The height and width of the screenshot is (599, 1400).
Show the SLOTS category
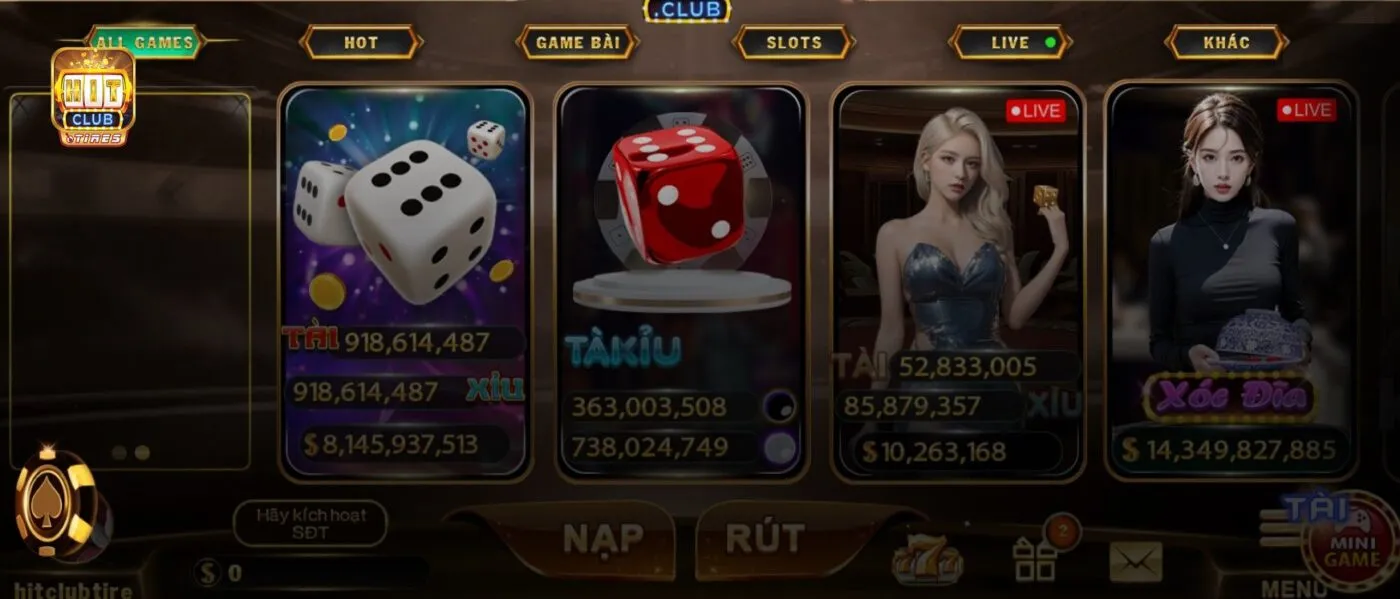pos(794,43)
